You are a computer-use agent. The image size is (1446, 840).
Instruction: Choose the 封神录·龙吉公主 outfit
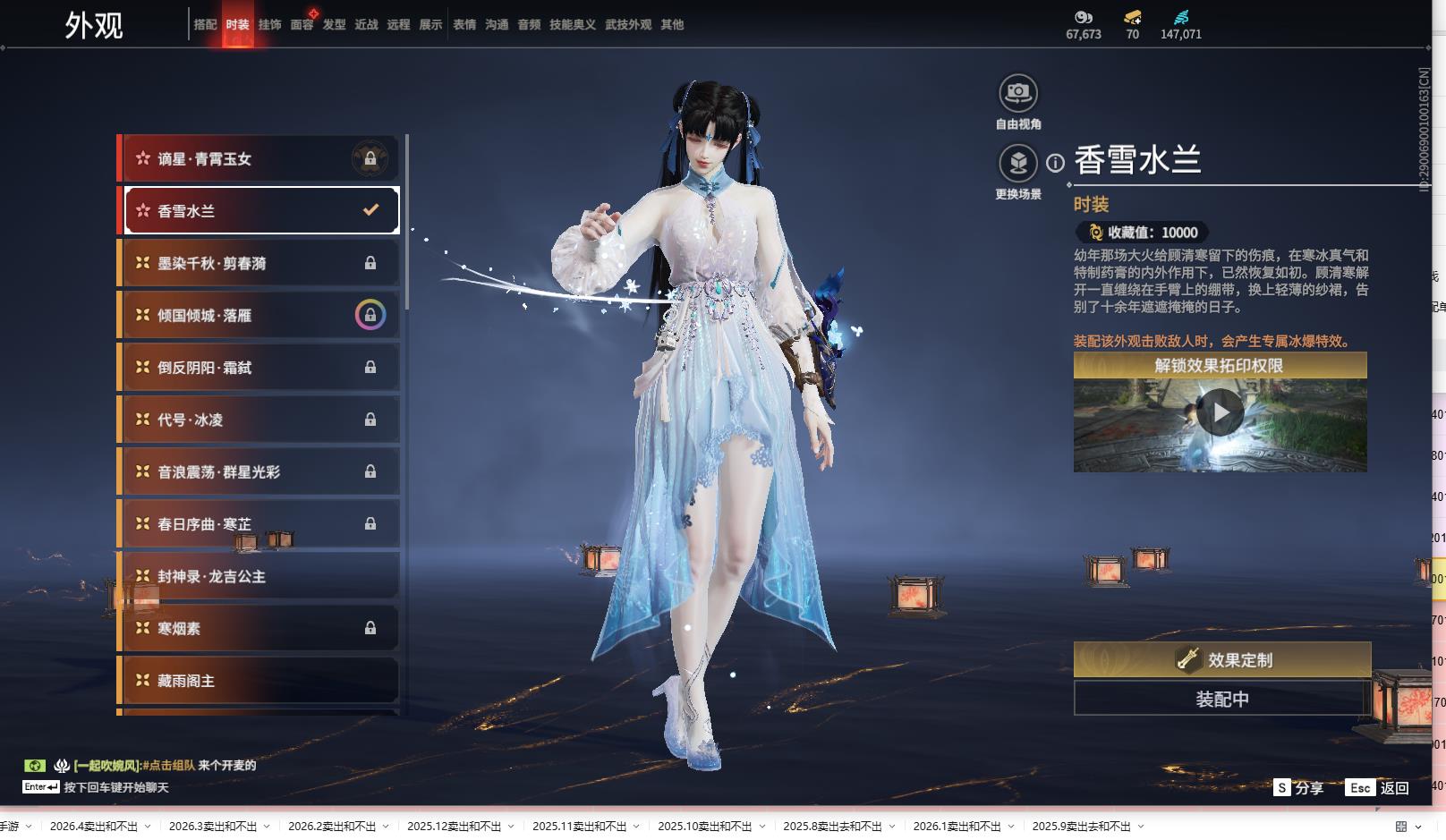[x=259, y=576]
